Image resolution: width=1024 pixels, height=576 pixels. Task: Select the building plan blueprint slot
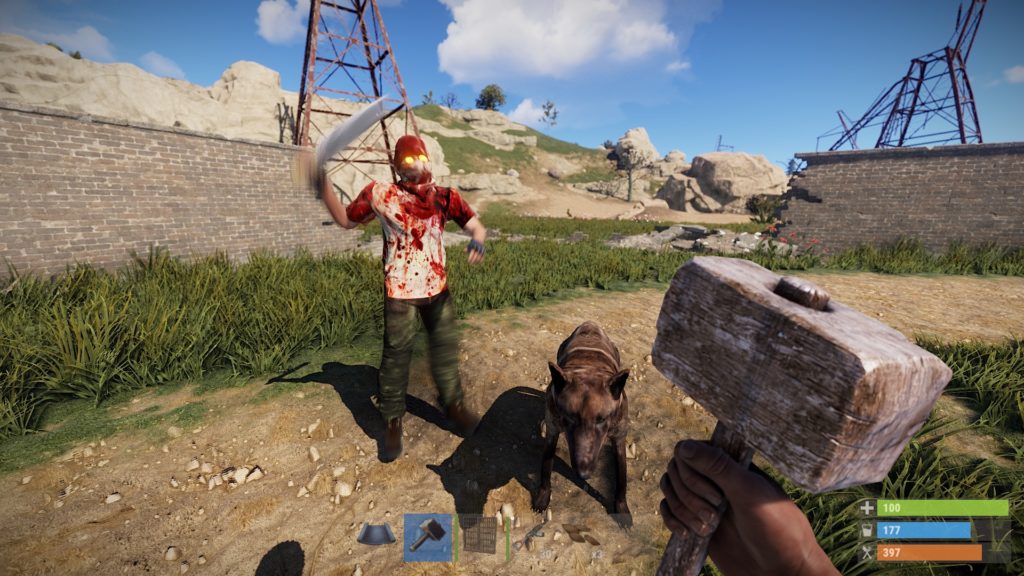click(376, 535)
